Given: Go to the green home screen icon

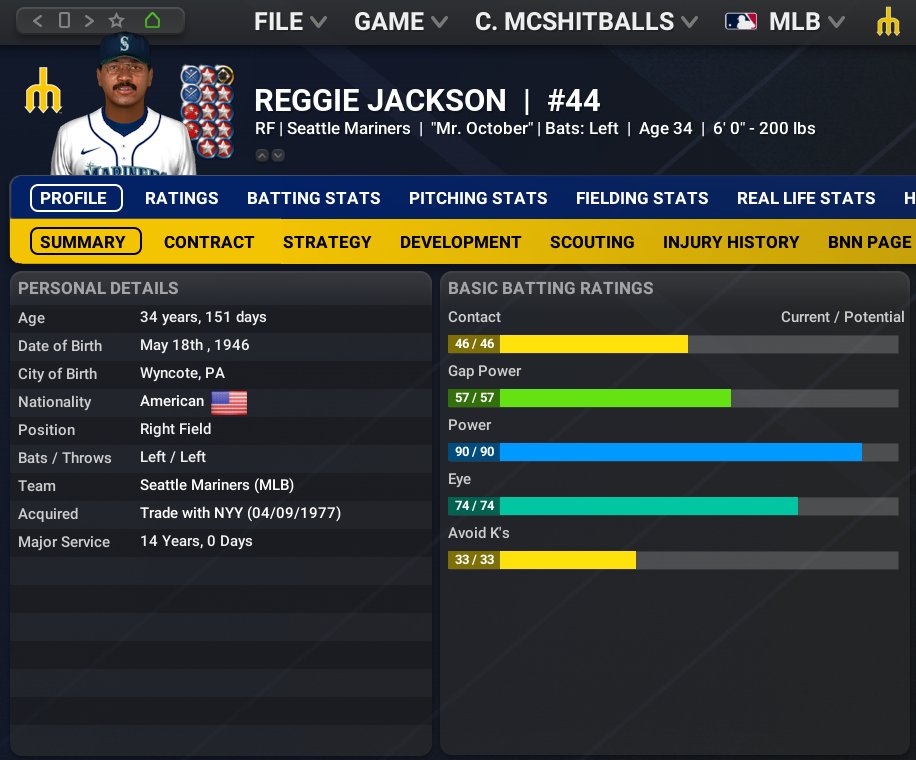Looking at the screenshot, I should pyautogui.click(x=152, y=21).
